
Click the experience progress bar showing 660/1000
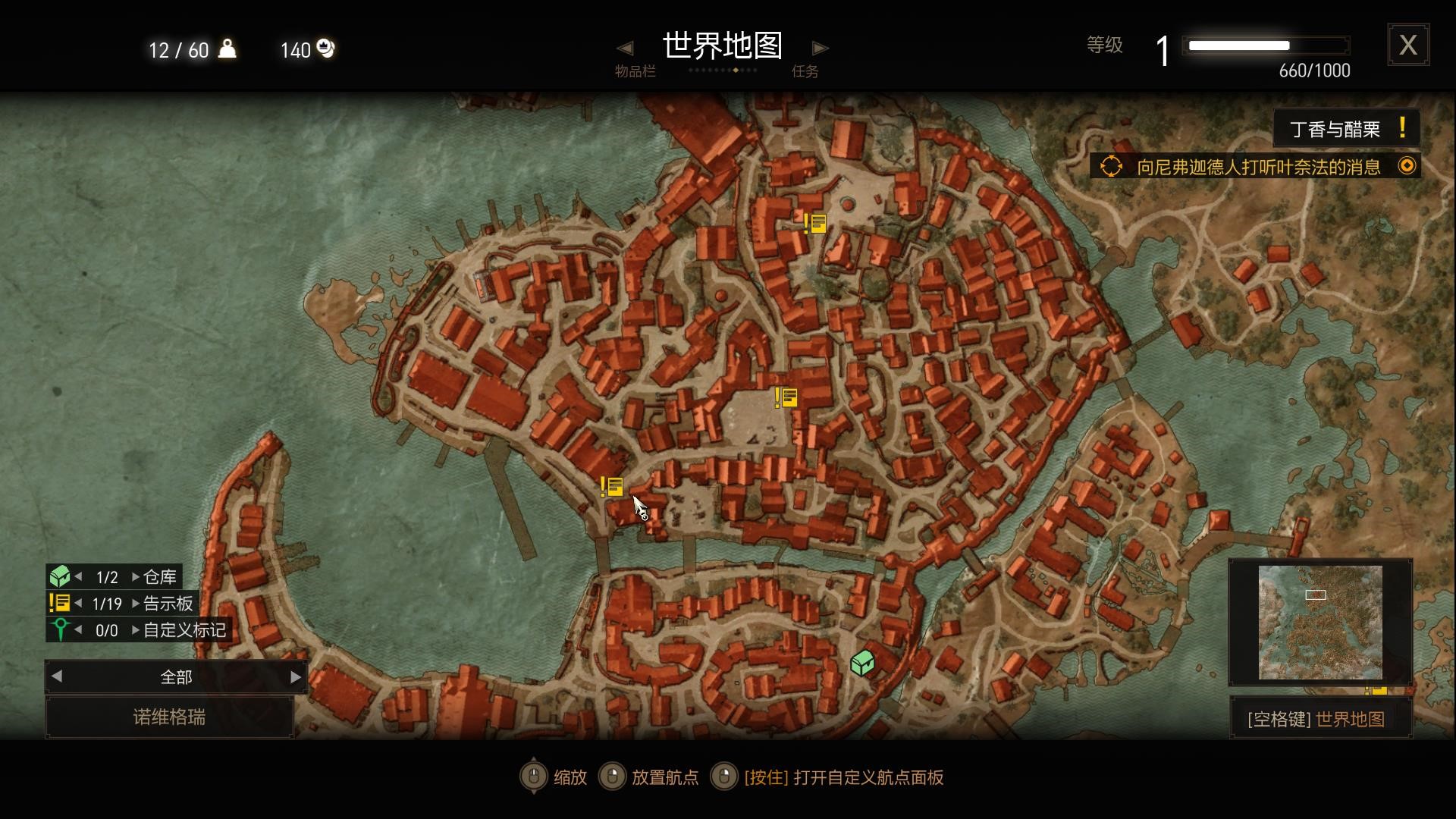point(1266,45)
